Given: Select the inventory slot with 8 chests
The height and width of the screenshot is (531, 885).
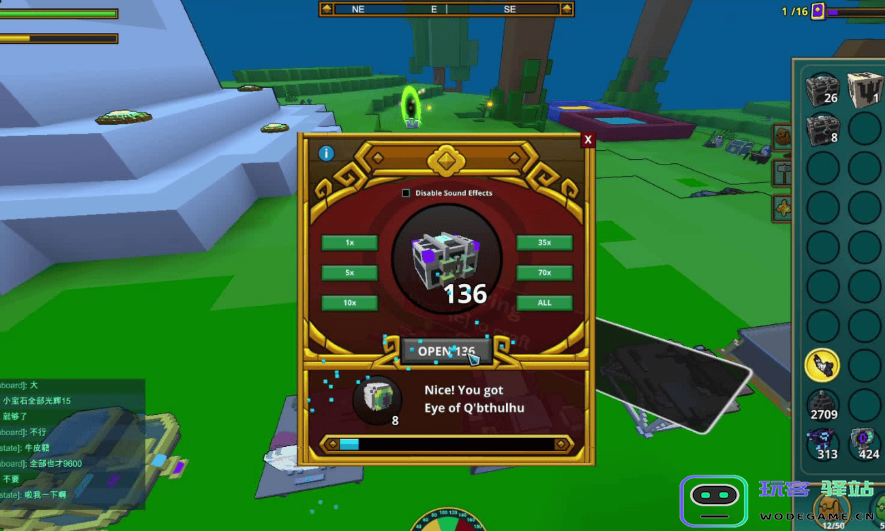Looking at the screenshot, I should pos(823,129).
